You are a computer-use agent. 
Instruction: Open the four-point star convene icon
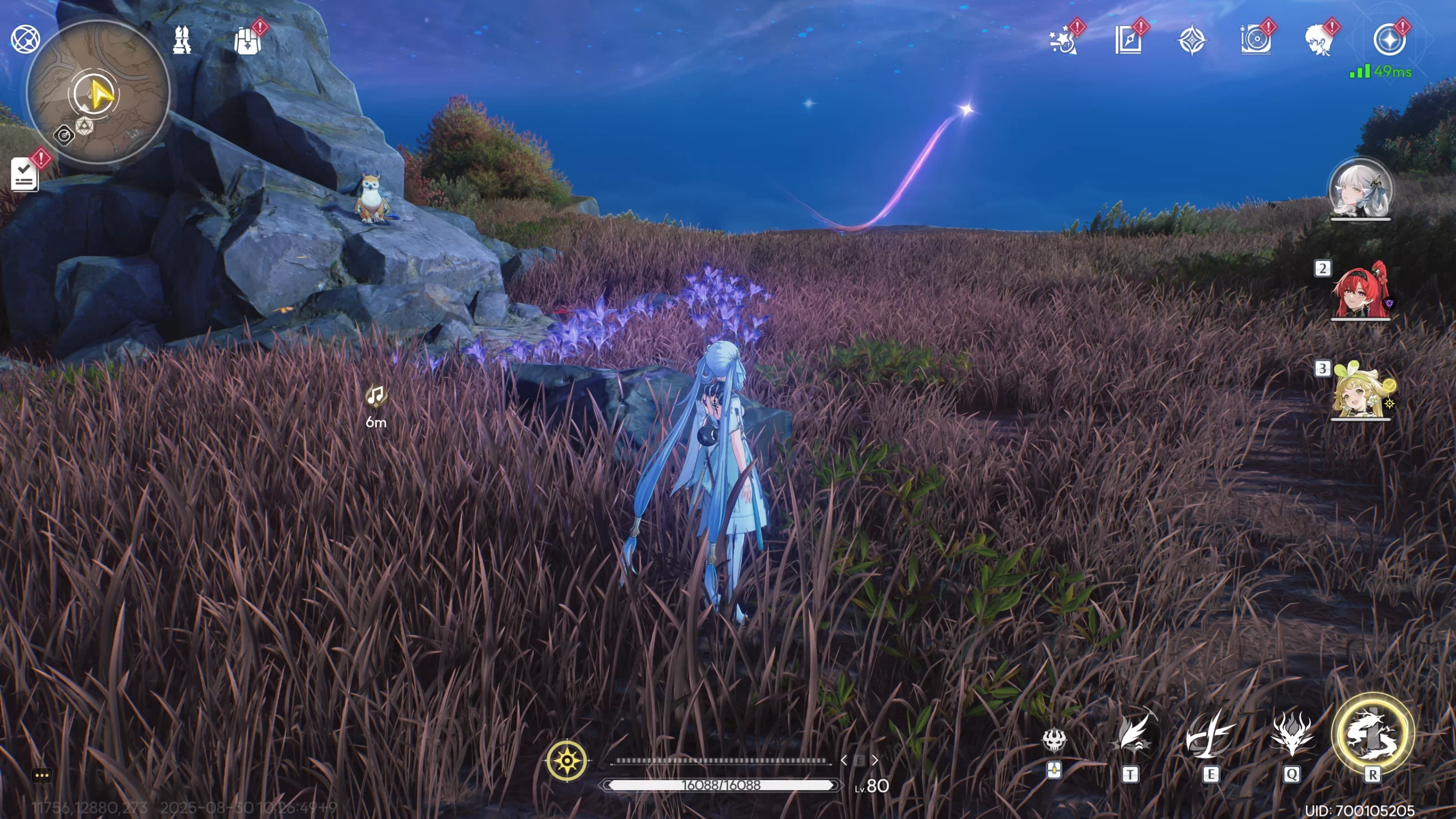pos(1192,41)
